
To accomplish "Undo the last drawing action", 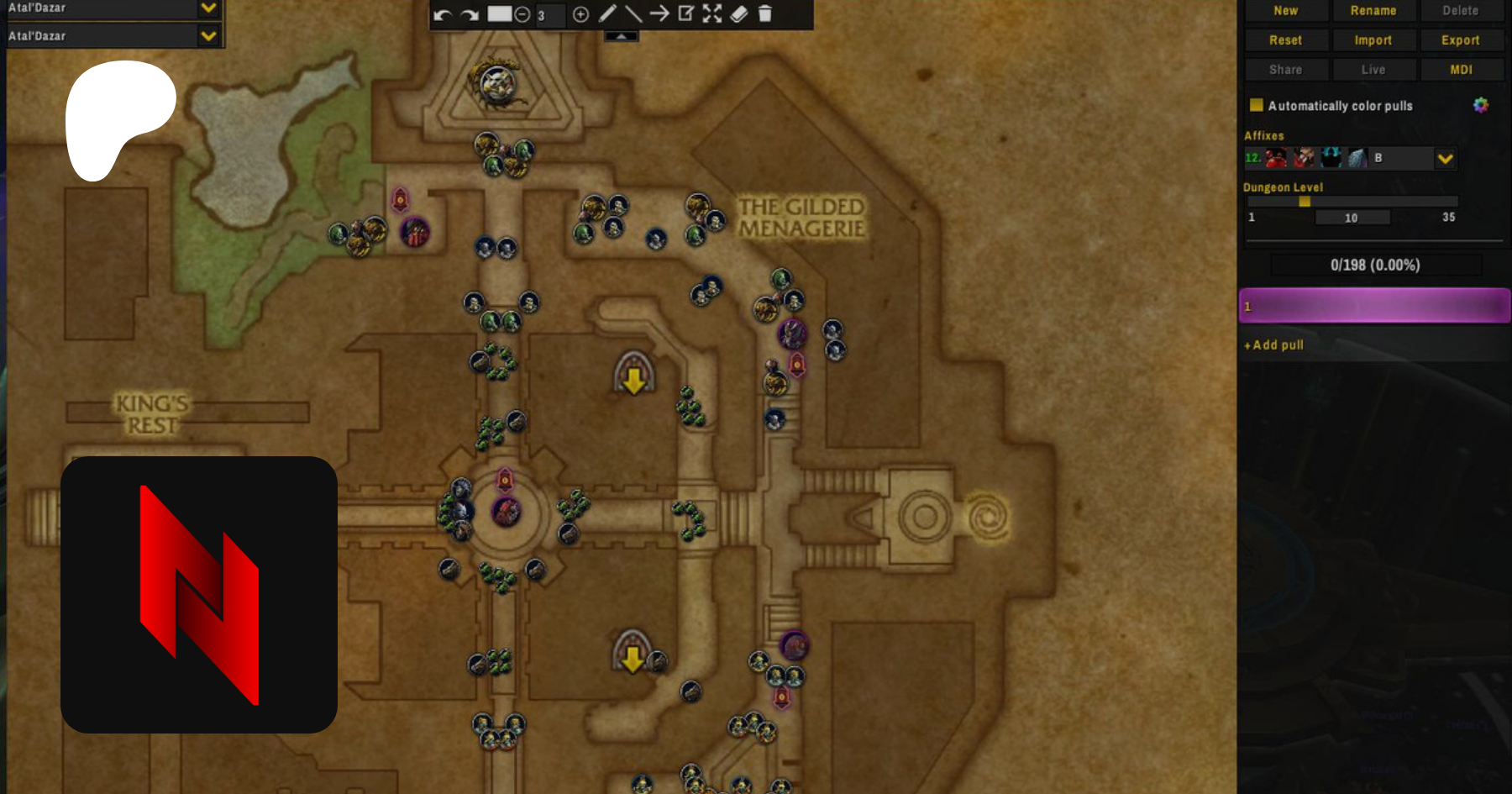I will point(443,14).
